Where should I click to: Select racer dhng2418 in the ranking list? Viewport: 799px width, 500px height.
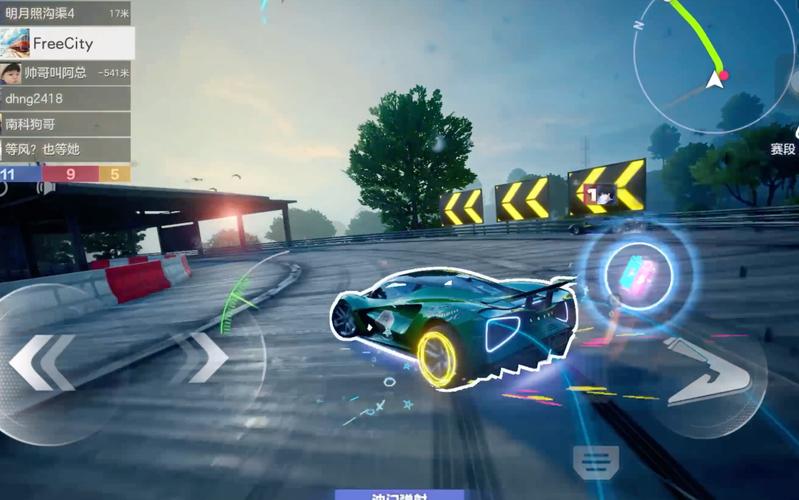coord(66,99)
